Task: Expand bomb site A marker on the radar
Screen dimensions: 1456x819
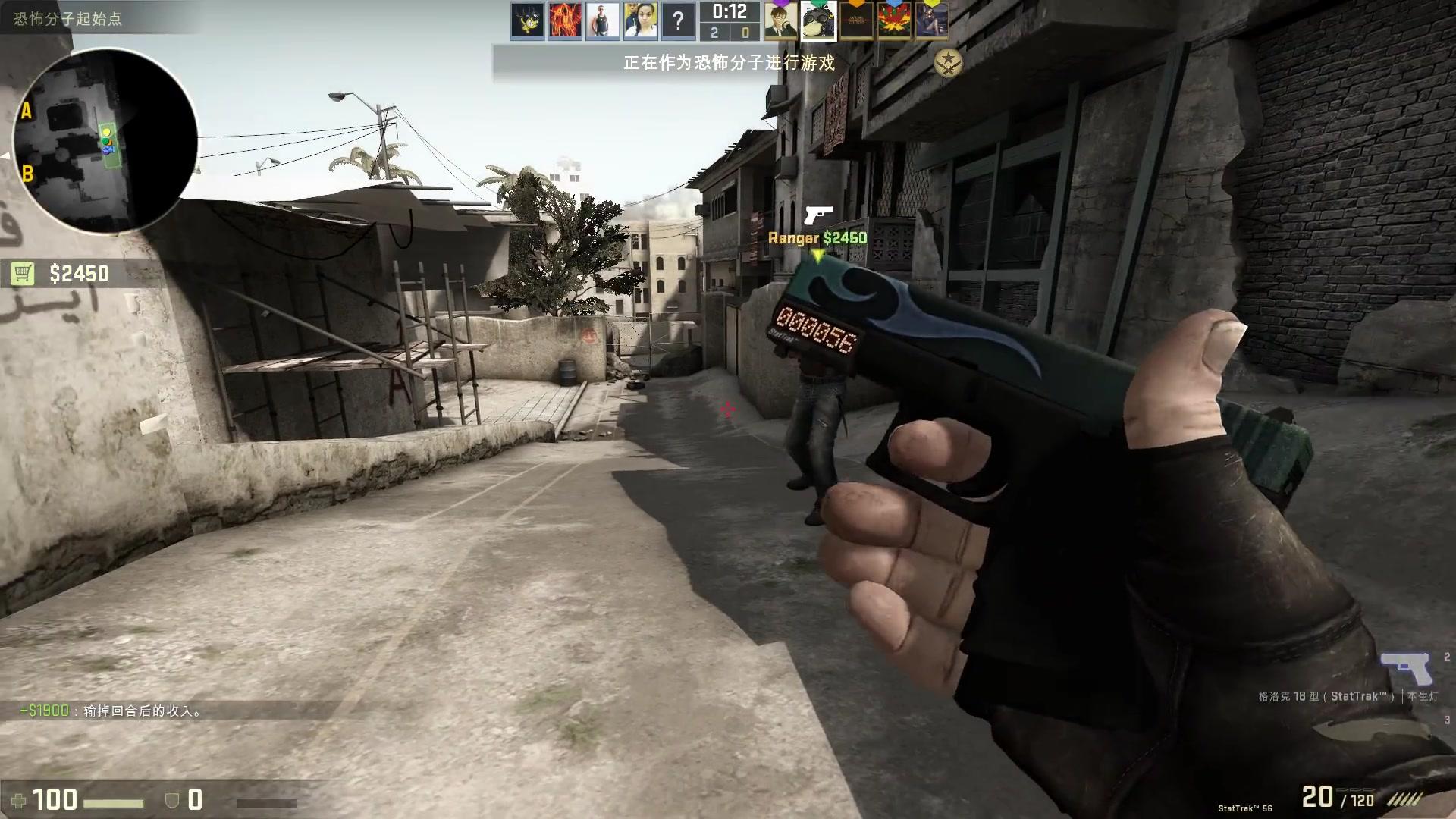Action: click(x=29, y=110)
